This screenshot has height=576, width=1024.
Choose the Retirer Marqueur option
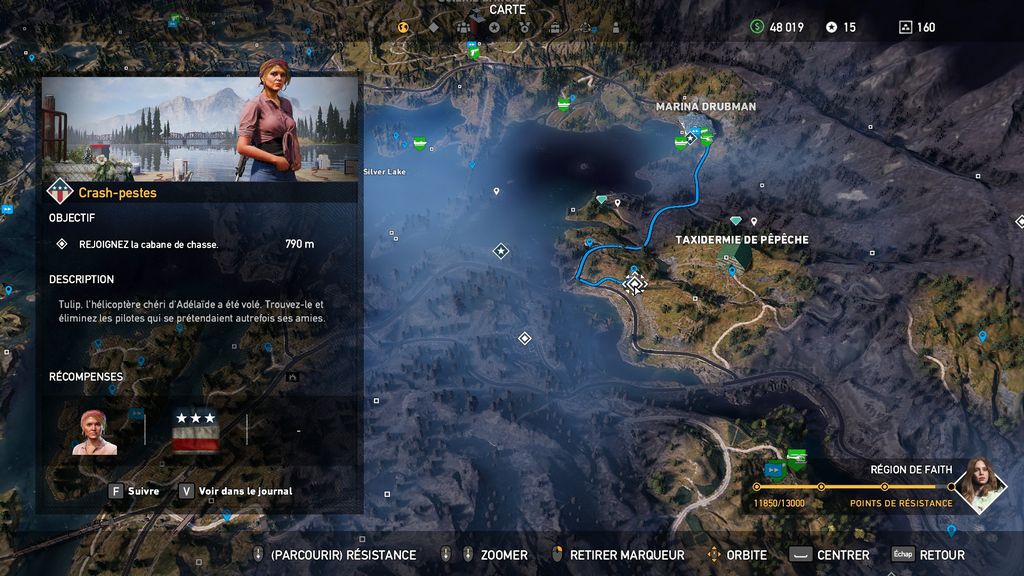pyautogui.click(x=618, y=555)
